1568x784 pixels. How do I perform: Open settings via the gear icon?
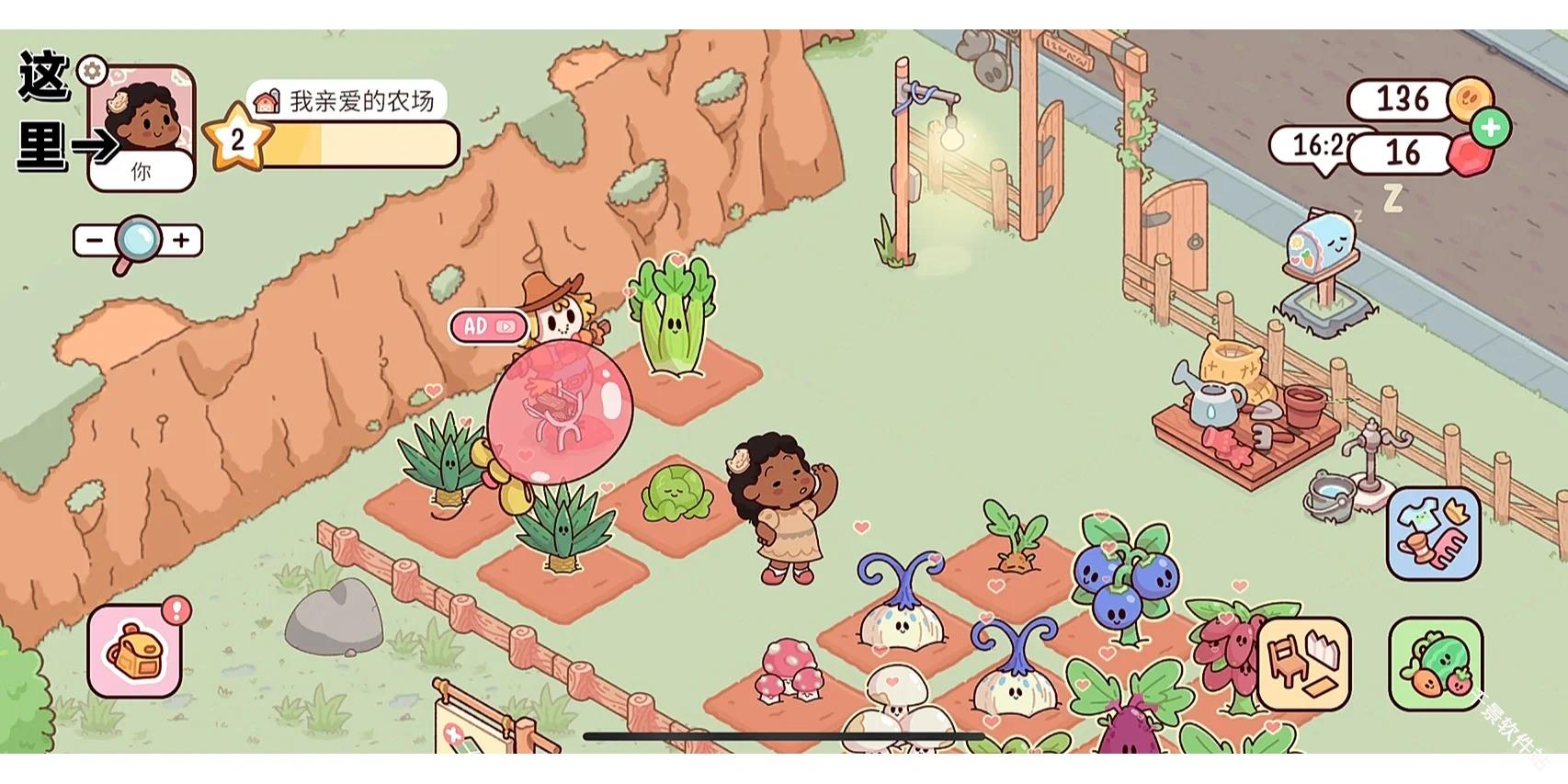pos(92,70)
